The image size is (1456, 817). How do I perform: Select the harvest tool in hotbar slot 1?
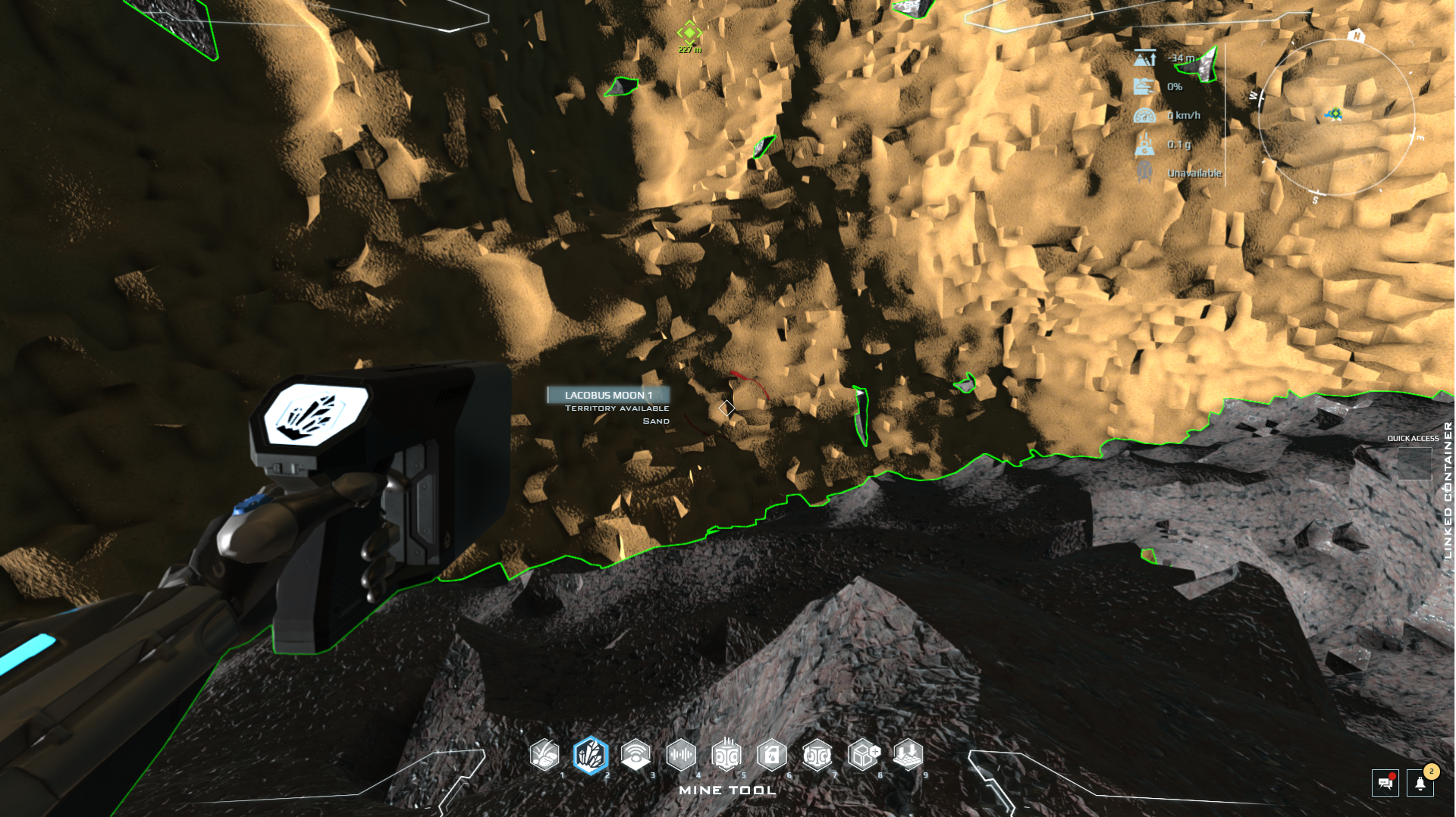544,755
